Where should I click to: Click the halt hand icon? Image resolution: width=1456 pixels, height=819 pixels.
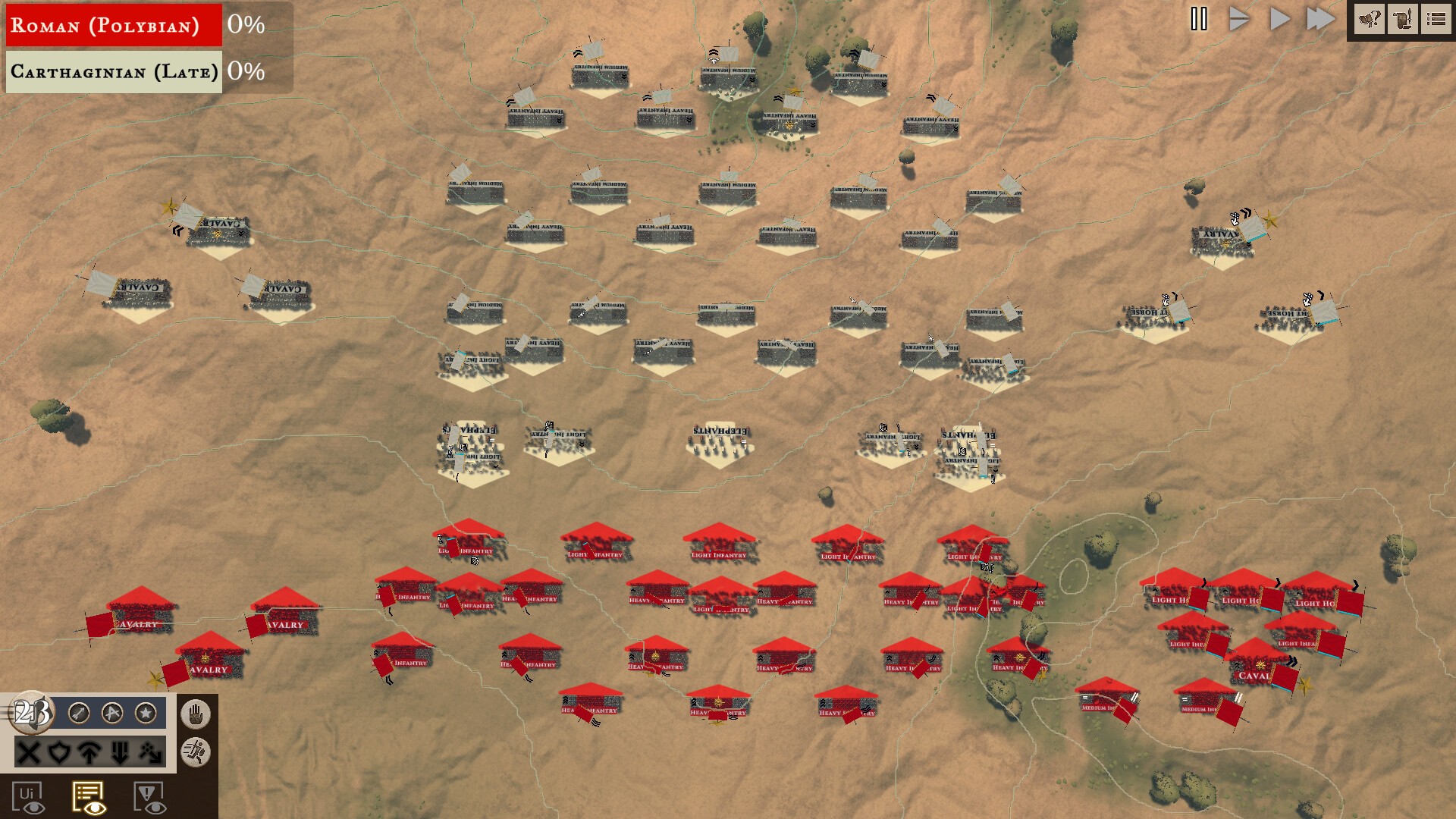pyautogui.click(x=196, y=715)
